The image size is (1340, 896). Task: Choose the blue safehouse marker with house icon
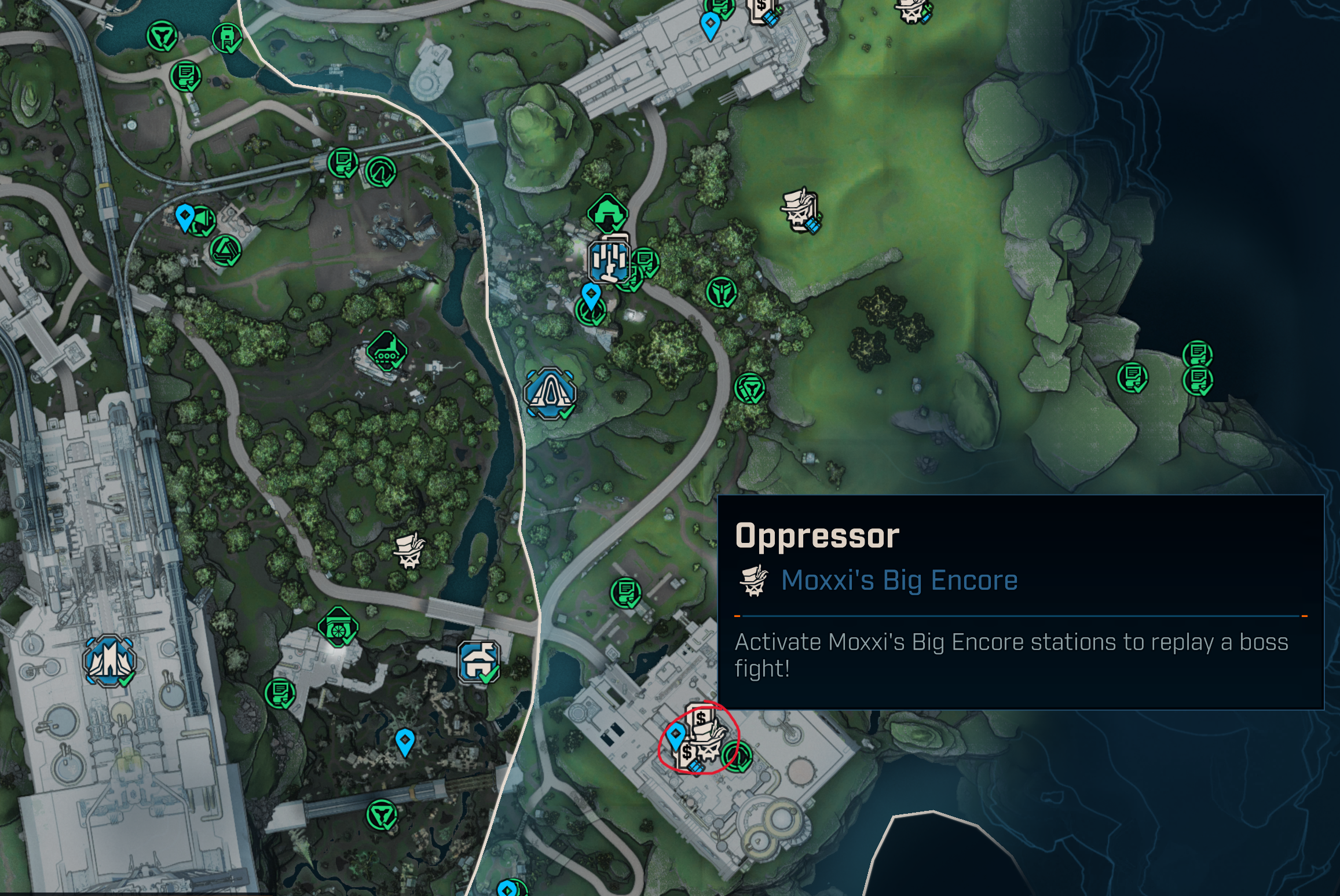click(479, 661)
